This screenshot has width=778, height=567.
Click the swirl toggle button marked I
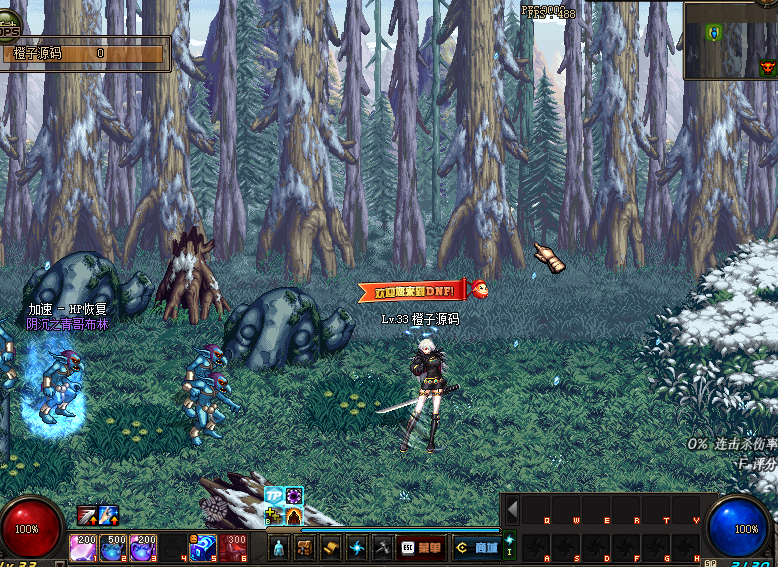(510, 546)
